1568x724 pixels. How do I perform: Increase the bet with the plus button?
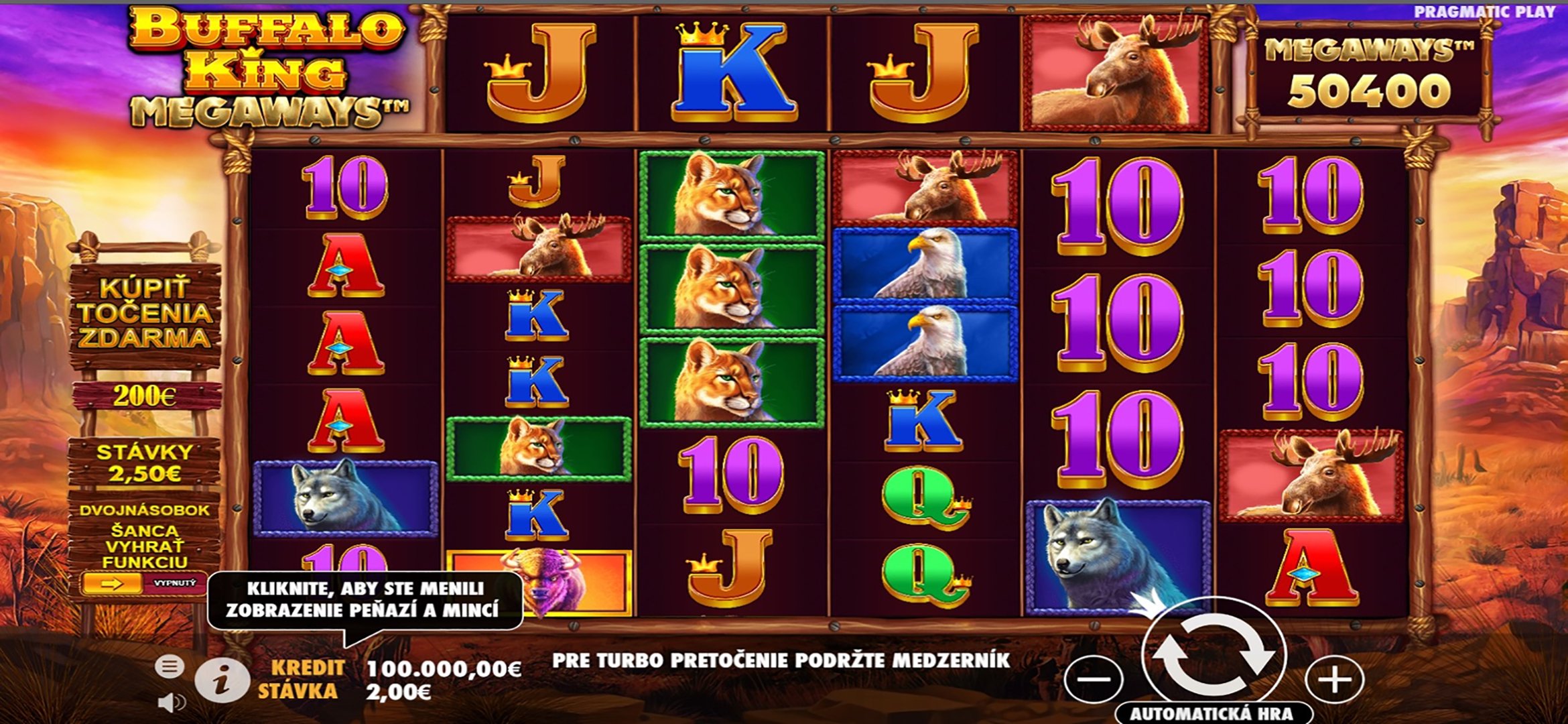click(x=1334, y=680)
